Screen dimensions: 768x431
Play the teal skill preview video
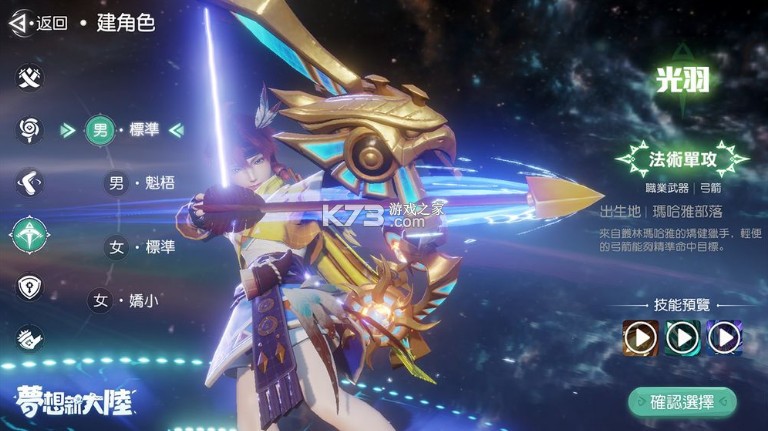[682, 338]
